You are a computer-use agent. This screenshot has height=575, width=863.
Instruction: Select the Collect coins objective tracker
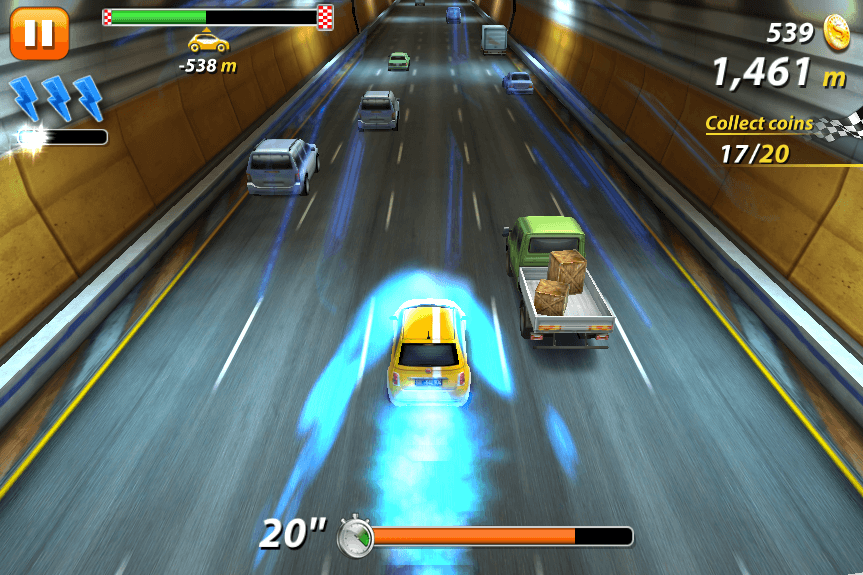tap(772, 139)
